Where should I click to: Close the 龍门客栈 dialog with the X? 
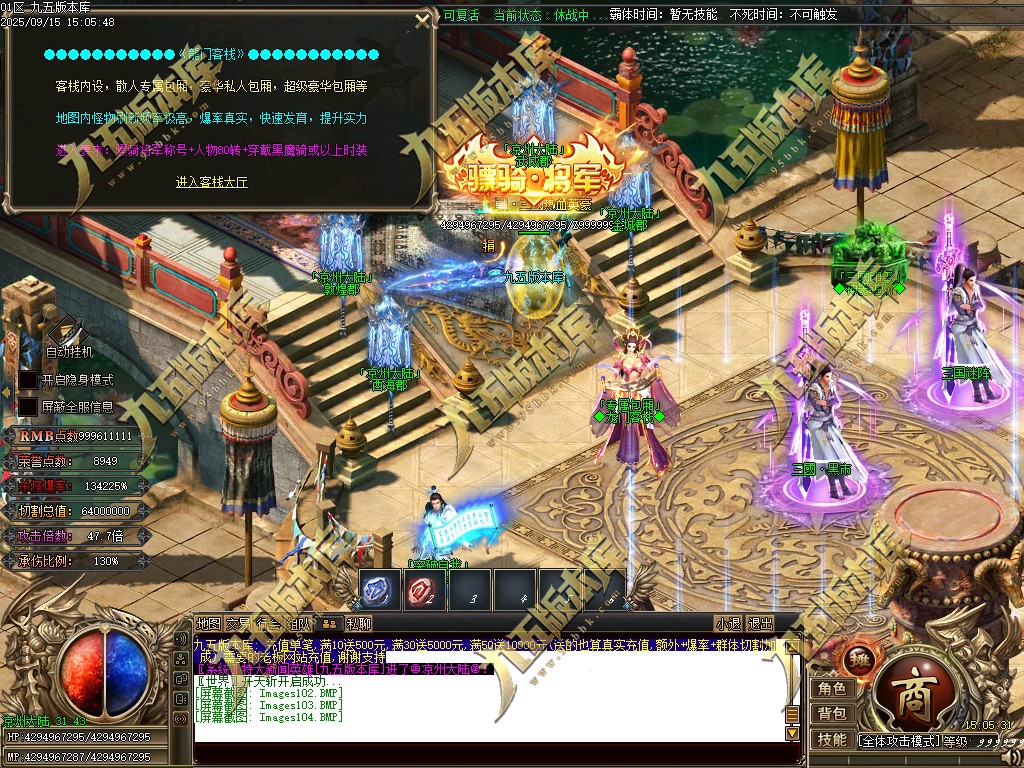423,21
